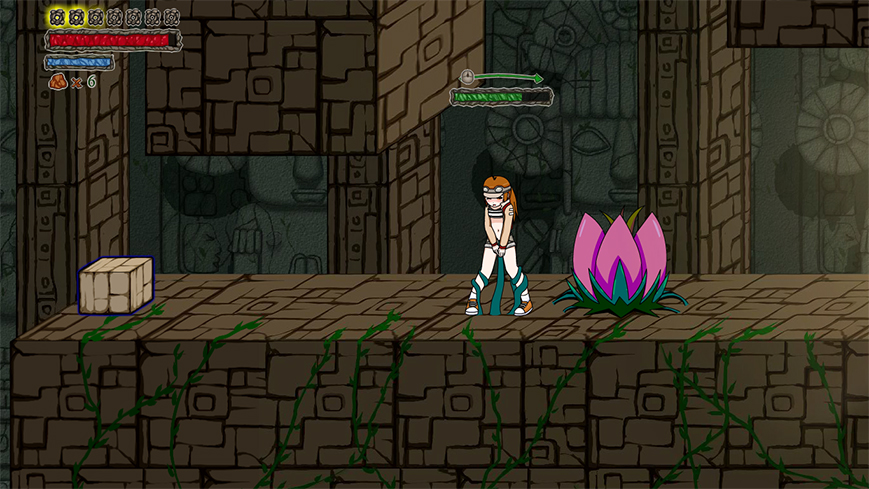Click the orange rock item icon
The height and width of the screenshot is (489, 869).
point(57,81)
